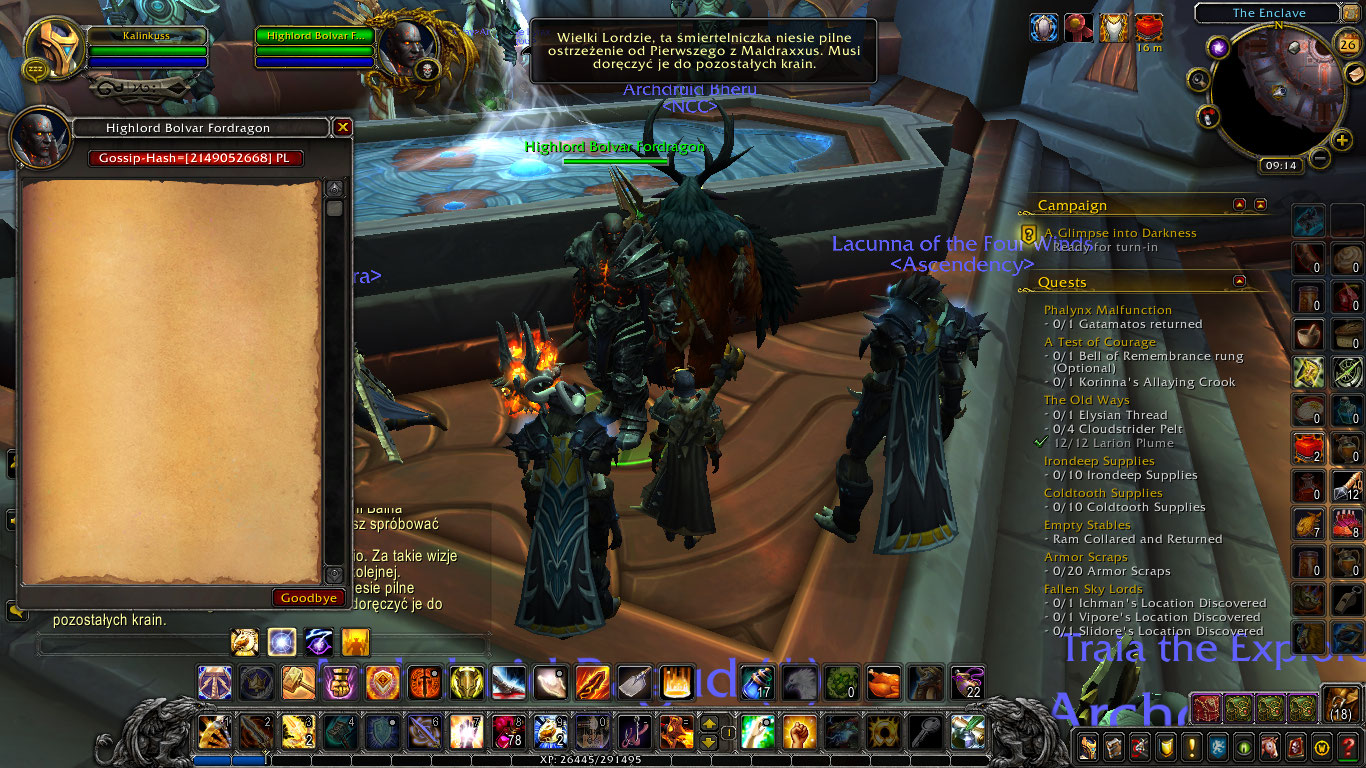Viewport: 1366px width, 768px height.
Task: Cancel the red potion buff icon near the minimap
Action: point(1148,28)
